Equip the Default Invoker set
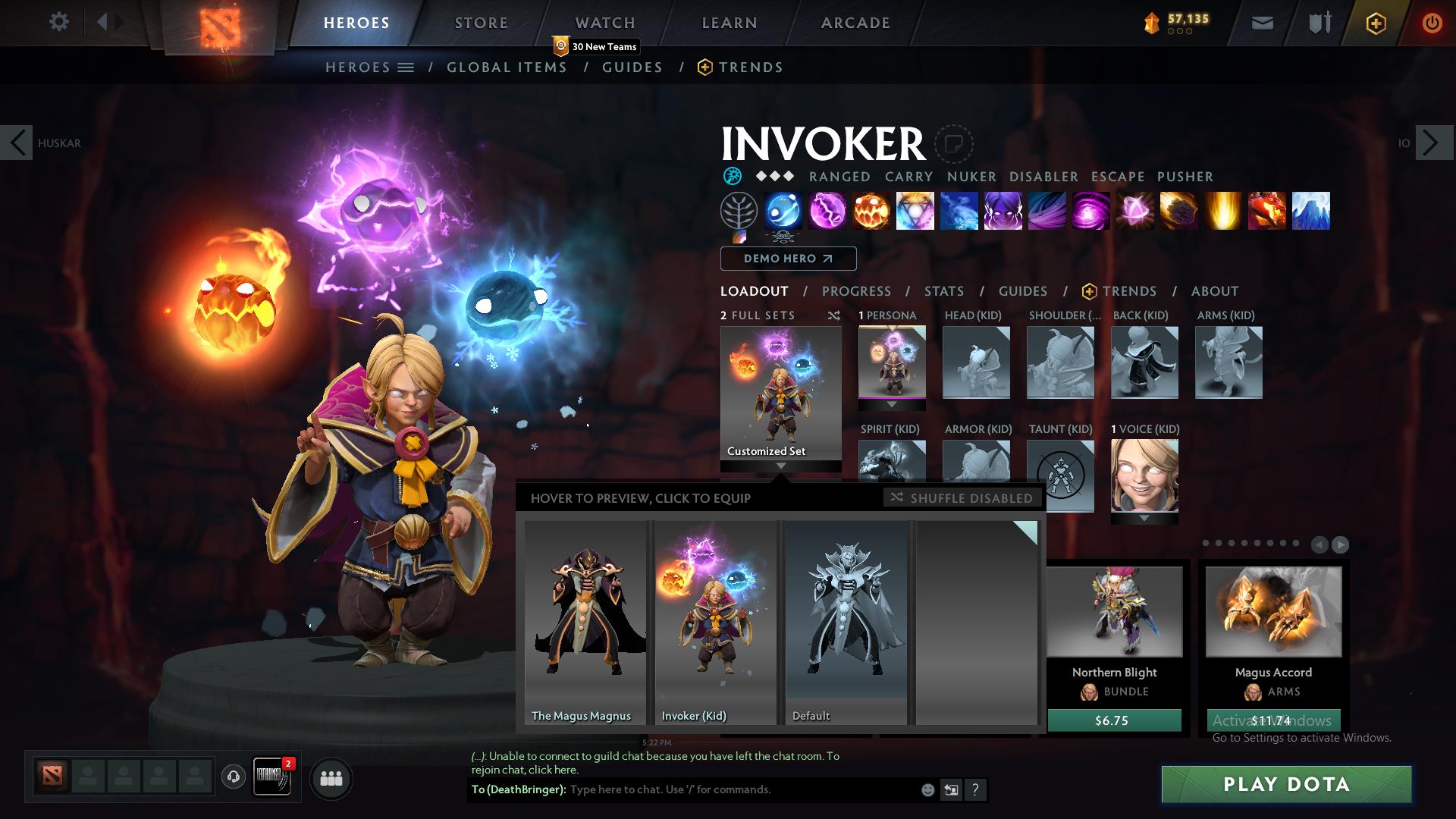The image size is (1456, 819). (x=846, y=622)
